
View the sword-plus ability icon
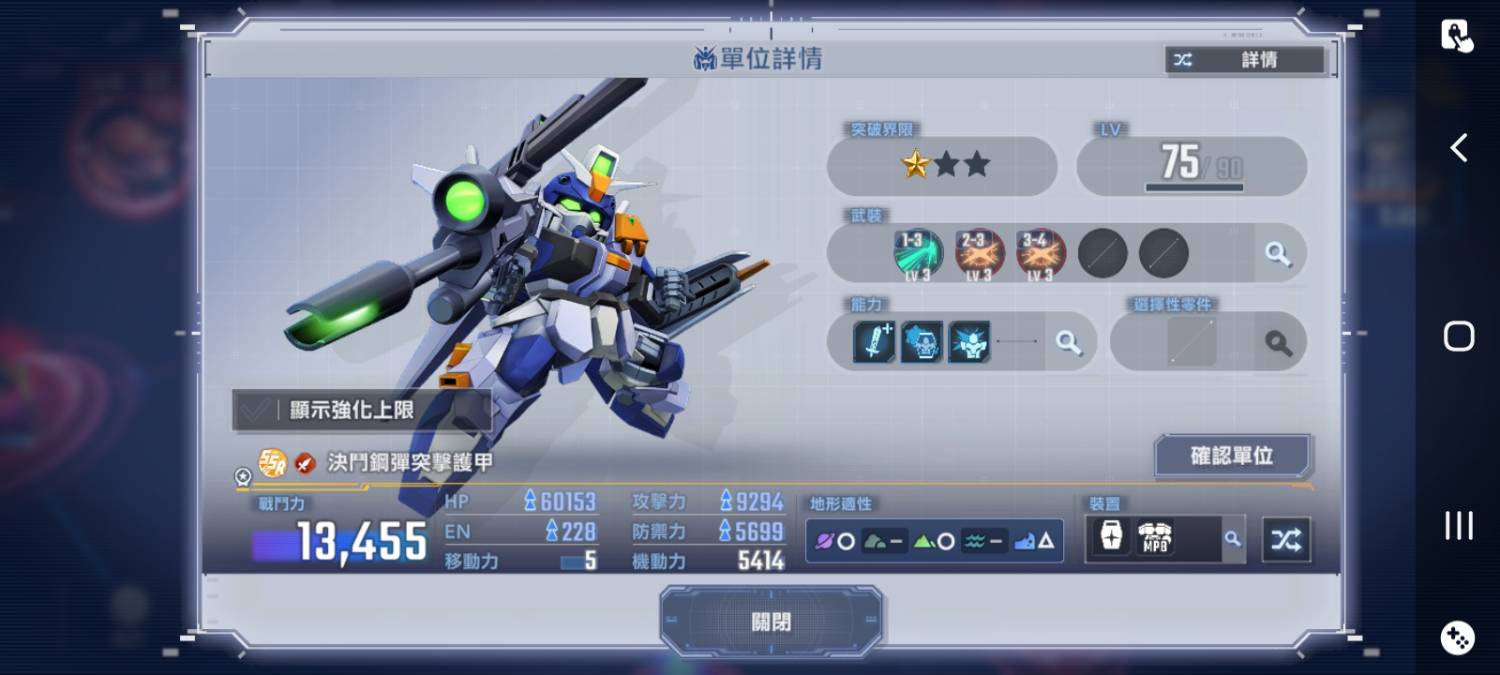point(874,342)
